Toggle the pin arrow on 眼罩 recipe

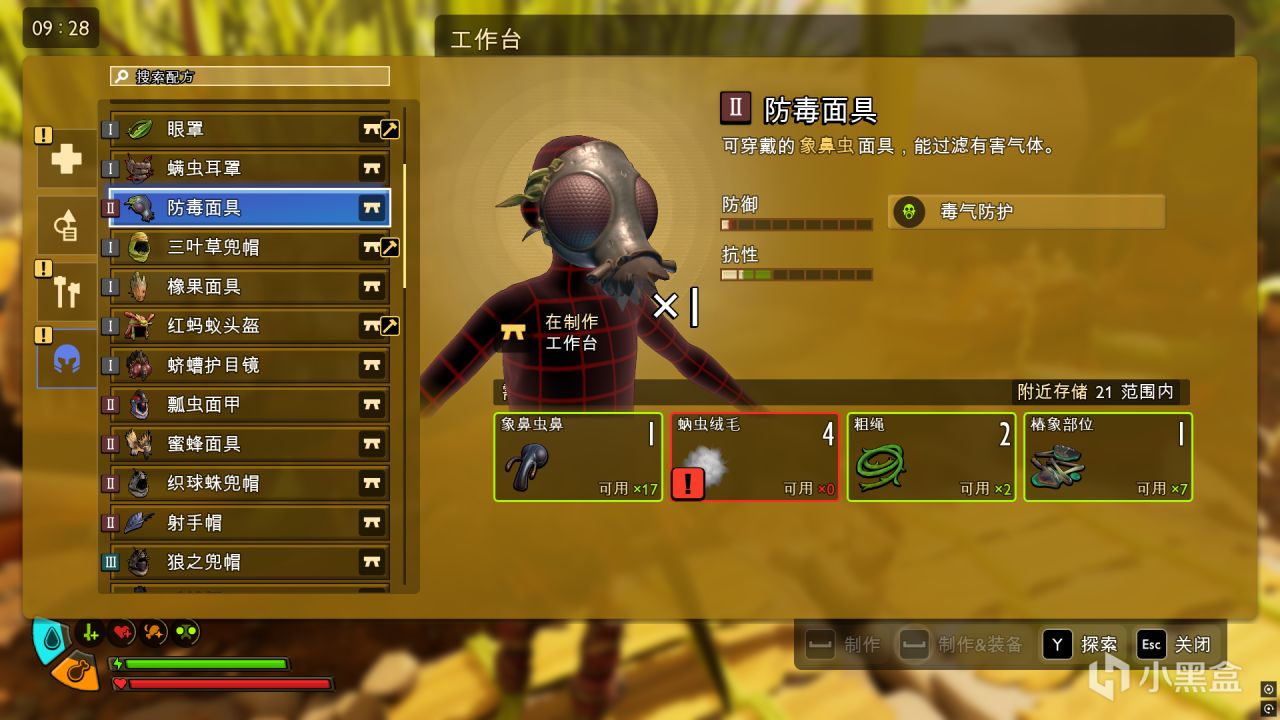pos(388,129)
